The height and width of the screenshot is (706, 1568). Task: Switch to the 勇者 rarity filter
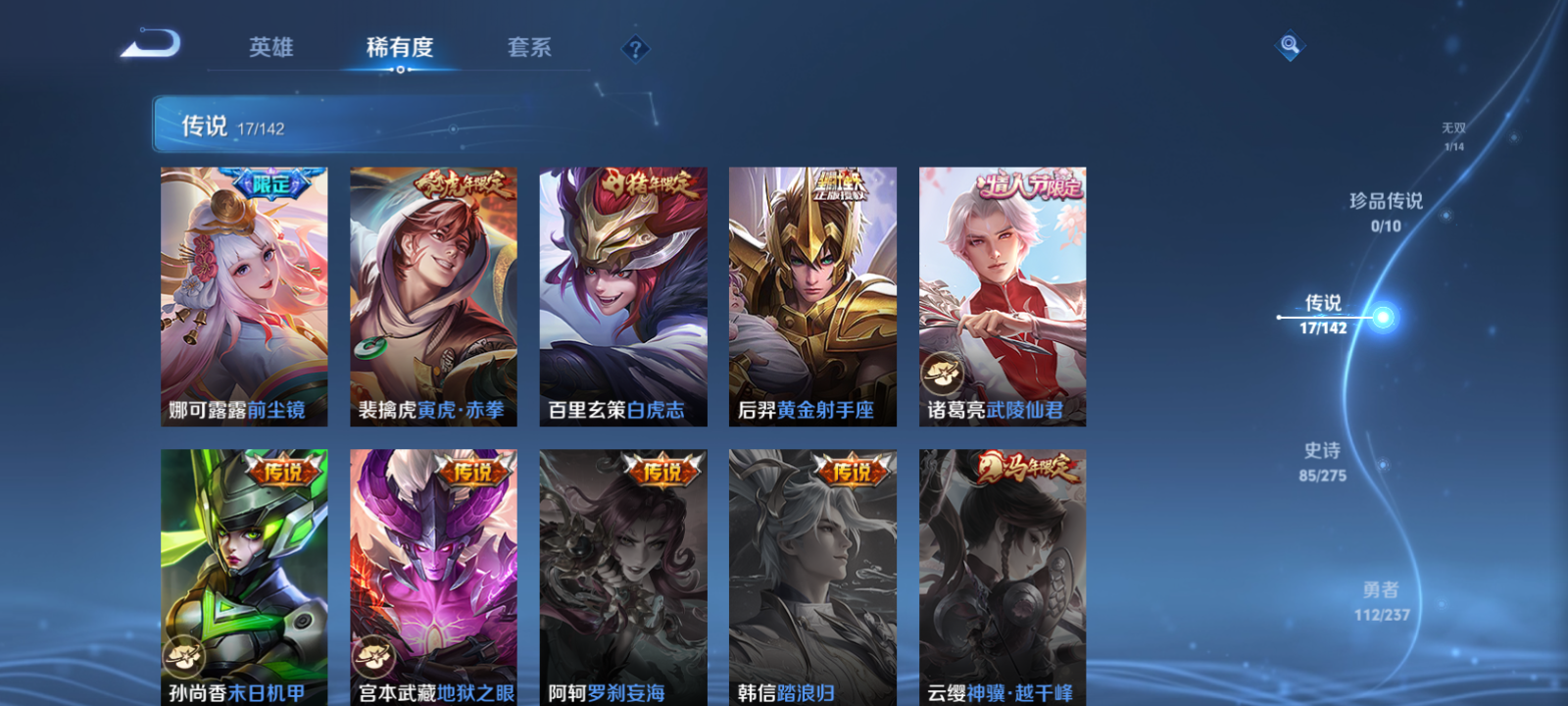(1380, 600)
